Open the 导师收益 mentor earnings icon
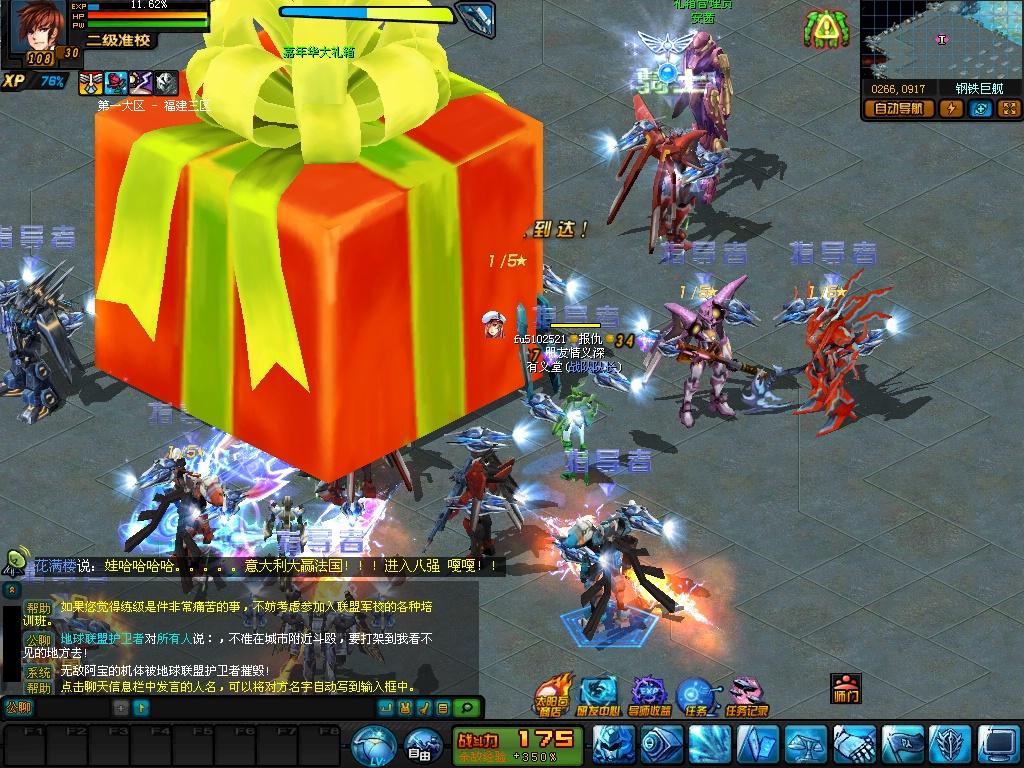This screenshot has height=768, width=1024. click(x=650, y=694)
